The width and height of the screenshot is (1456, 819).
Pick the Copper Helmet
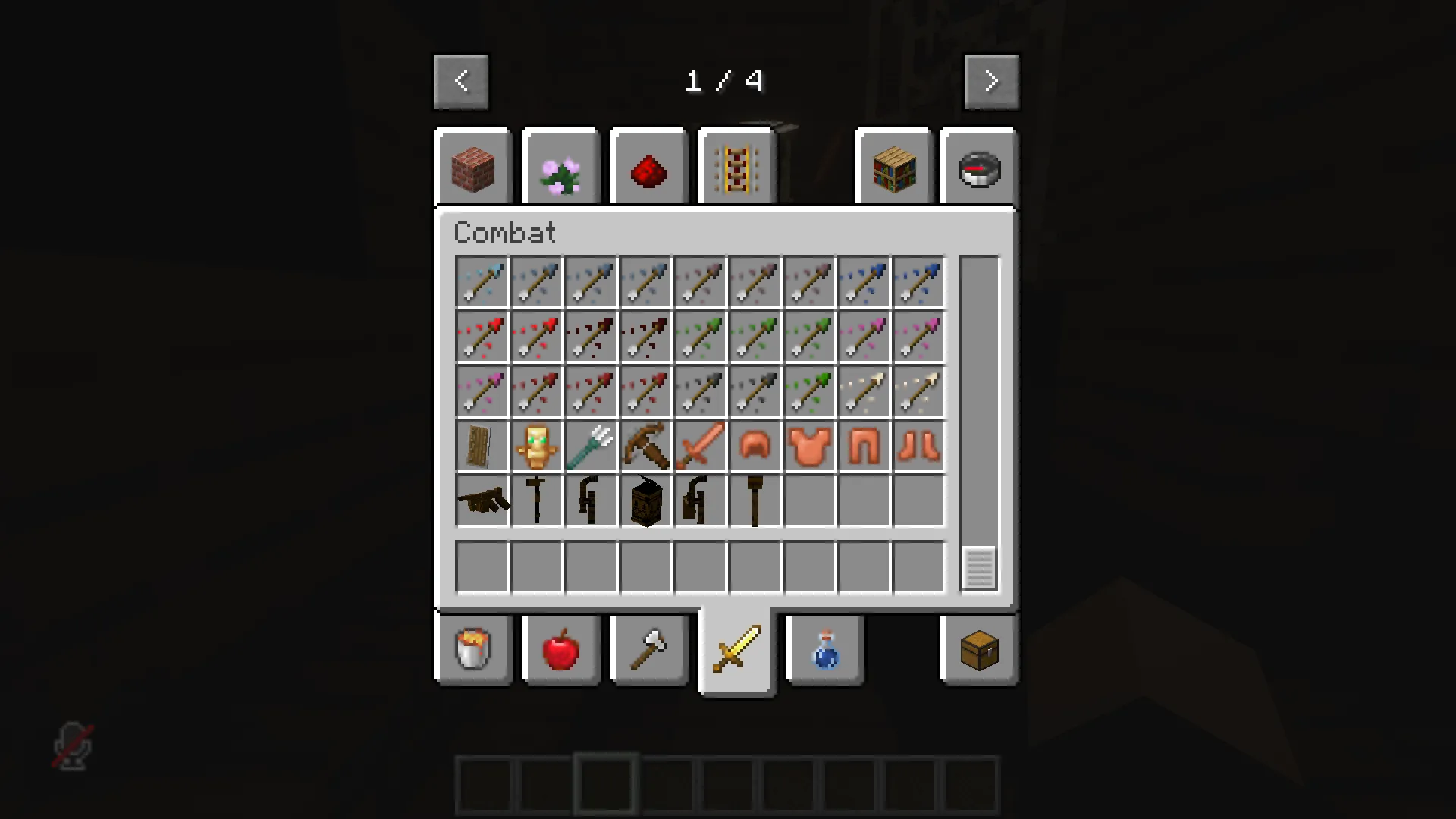[x=755, y=446]
